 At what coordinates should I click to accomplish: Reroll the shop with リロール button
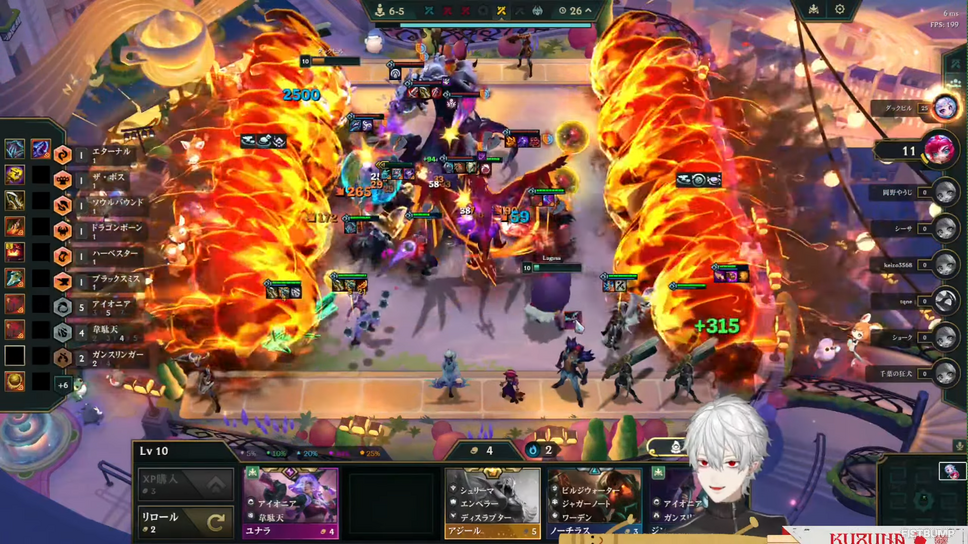pyautogui.click(x=184, y=521)
